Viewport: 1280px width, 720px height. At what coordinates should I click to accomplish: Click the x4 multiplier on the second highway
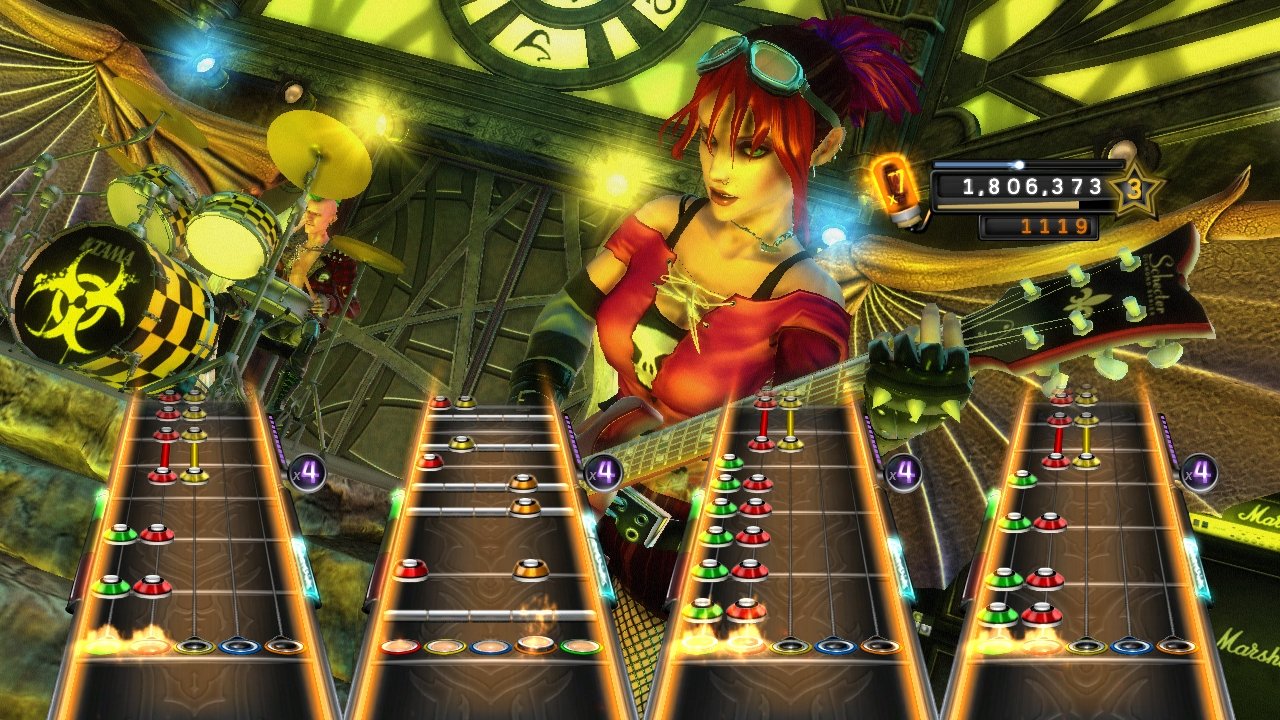(x=604, y=471)
